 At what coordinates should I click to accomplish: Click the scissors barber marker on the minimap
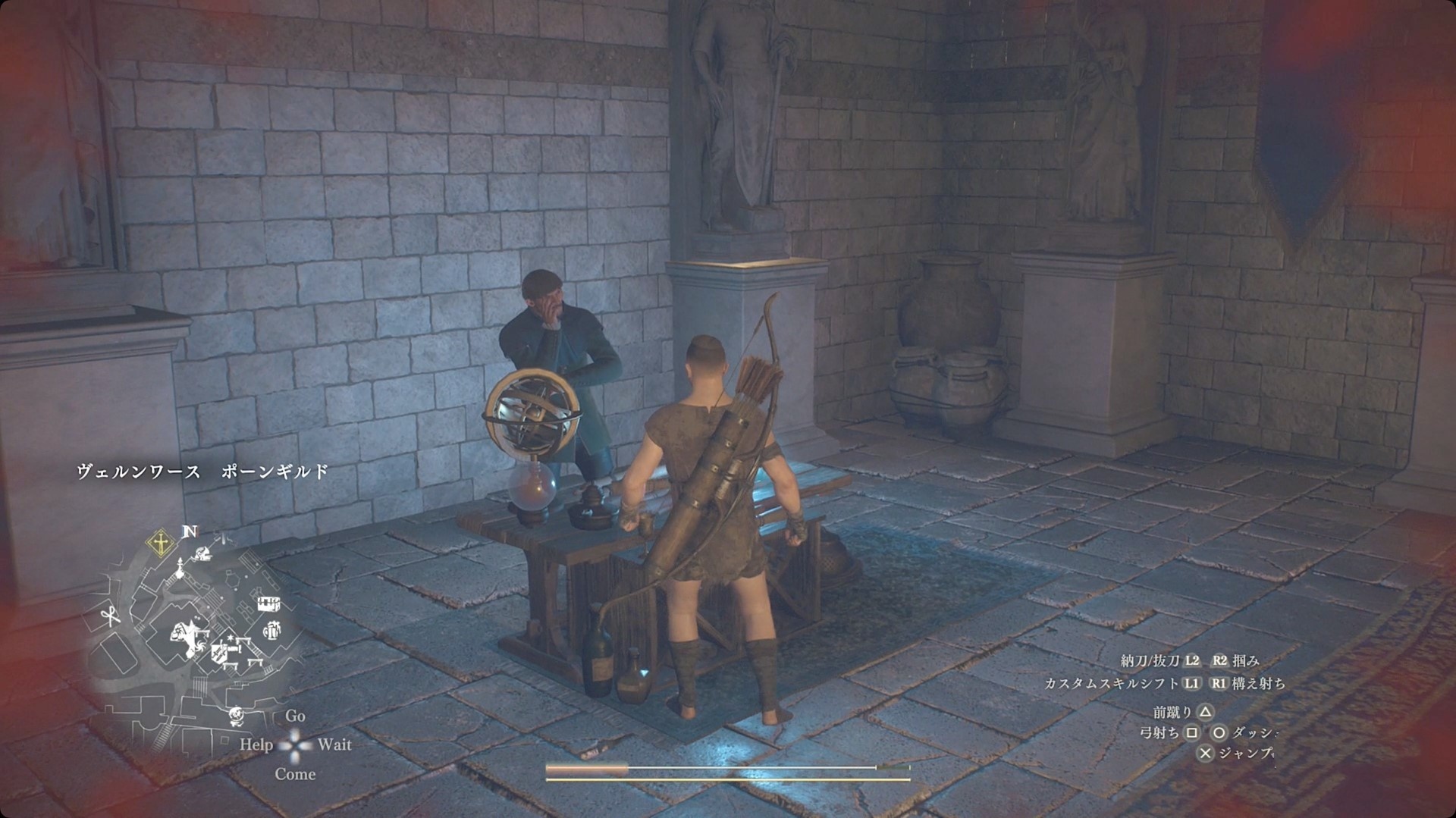tap(112, 616)
